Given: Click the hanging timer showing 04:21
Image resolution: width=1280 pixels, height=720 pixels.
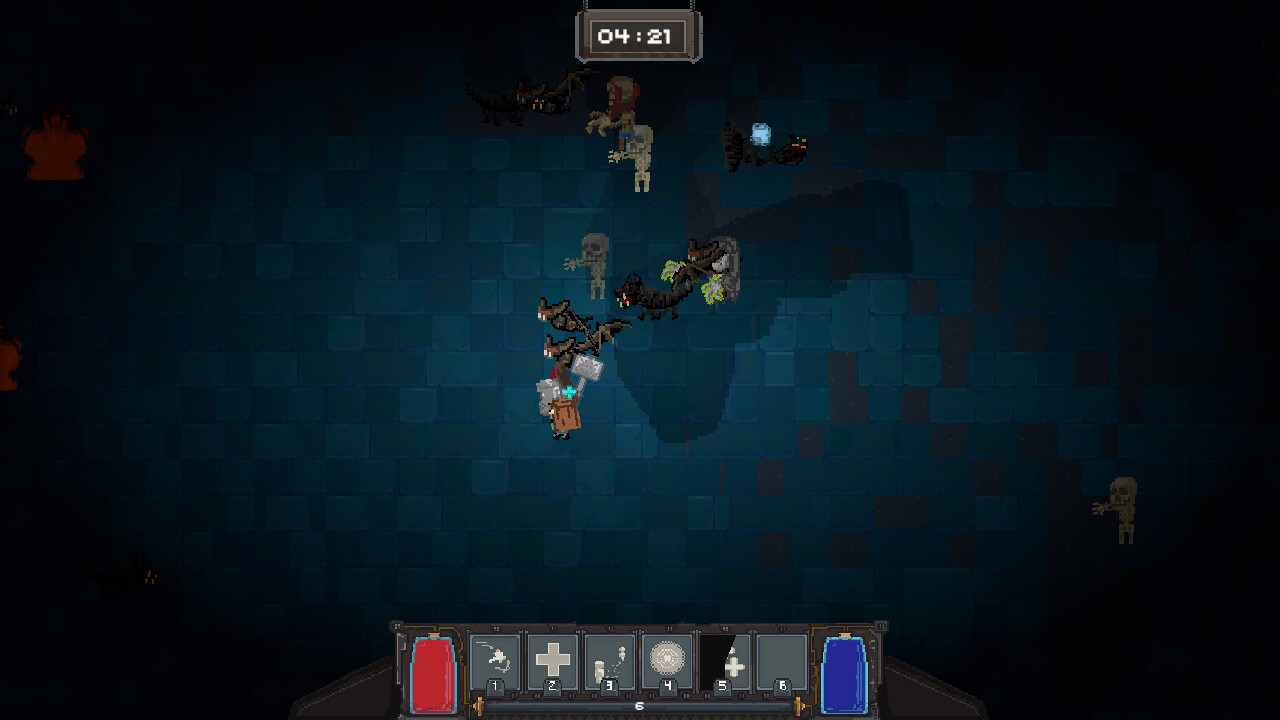Looking at the screenshot, I should tap(639, 34).
